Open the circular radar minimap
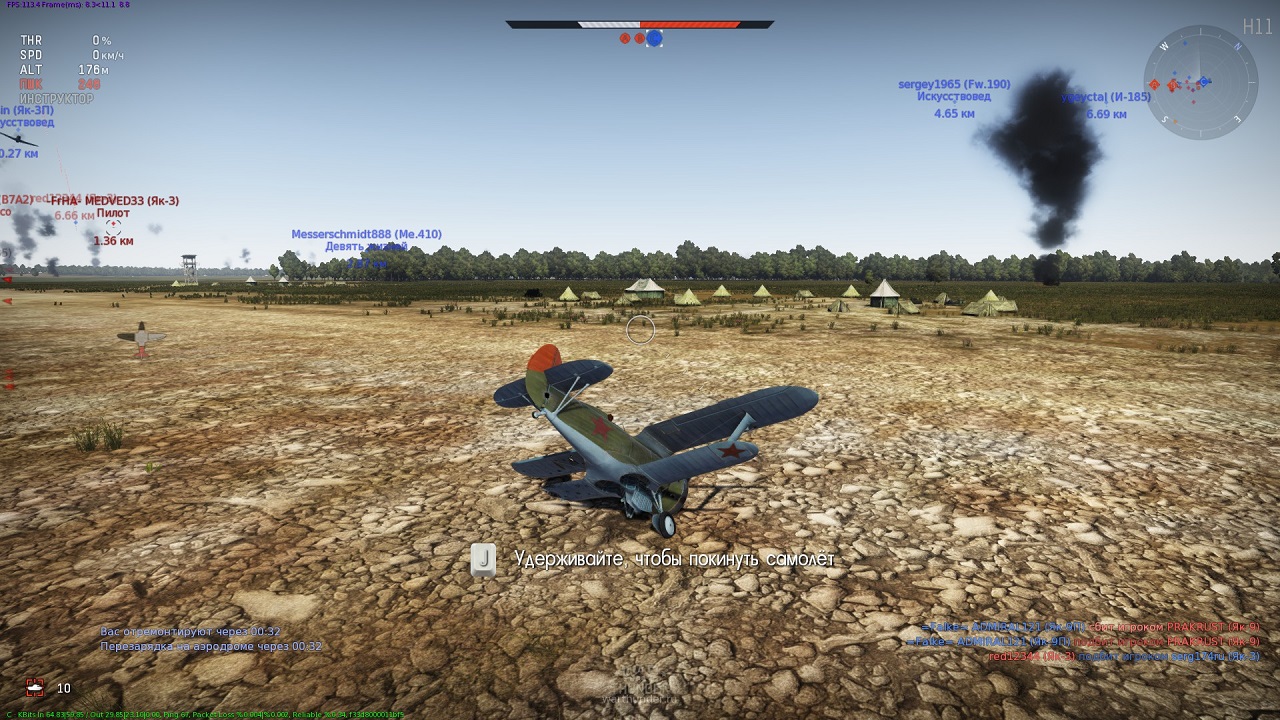 click(1200, 82)
